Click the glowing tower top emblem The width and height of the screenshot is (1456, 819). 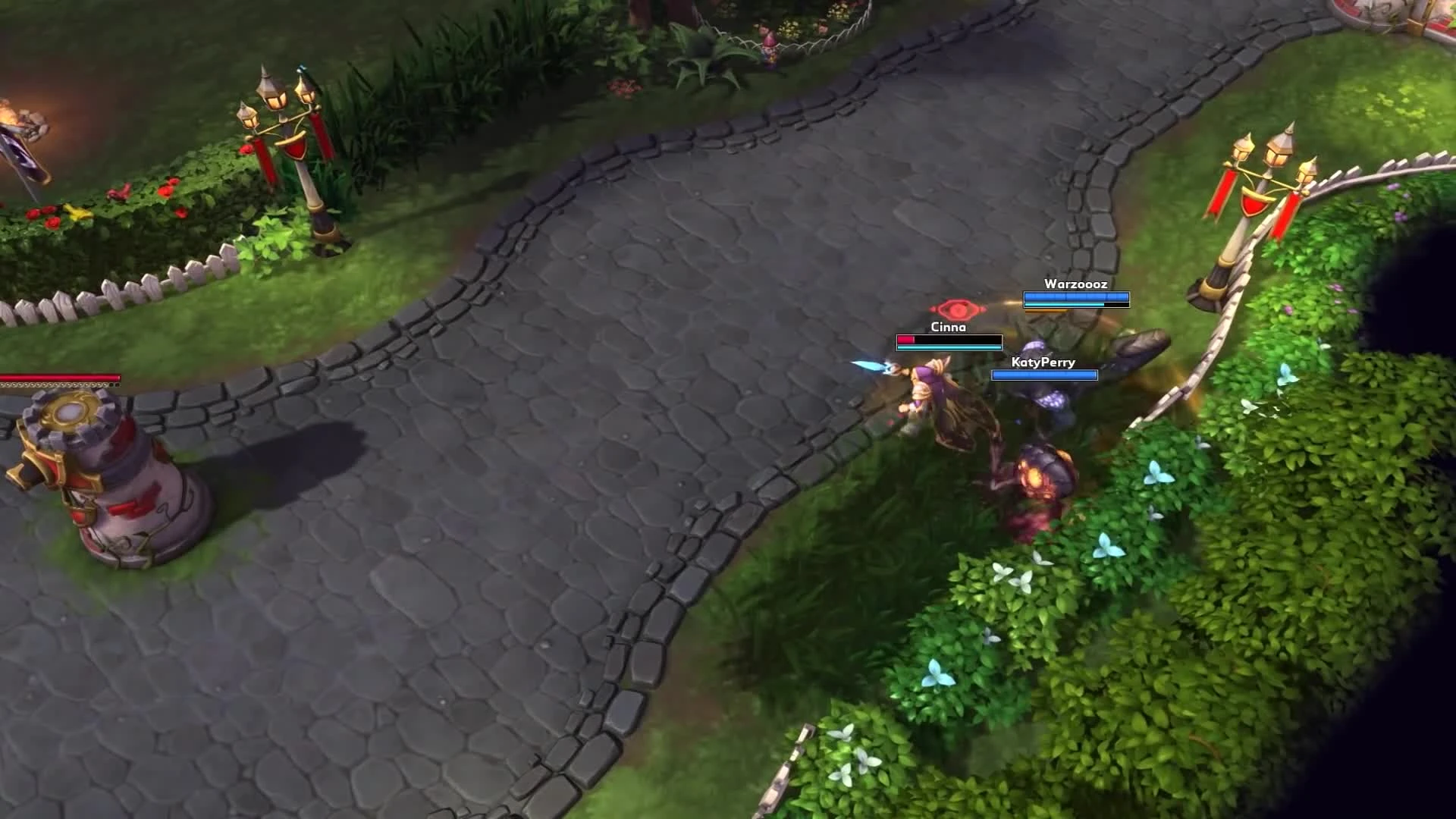[67, 413]
